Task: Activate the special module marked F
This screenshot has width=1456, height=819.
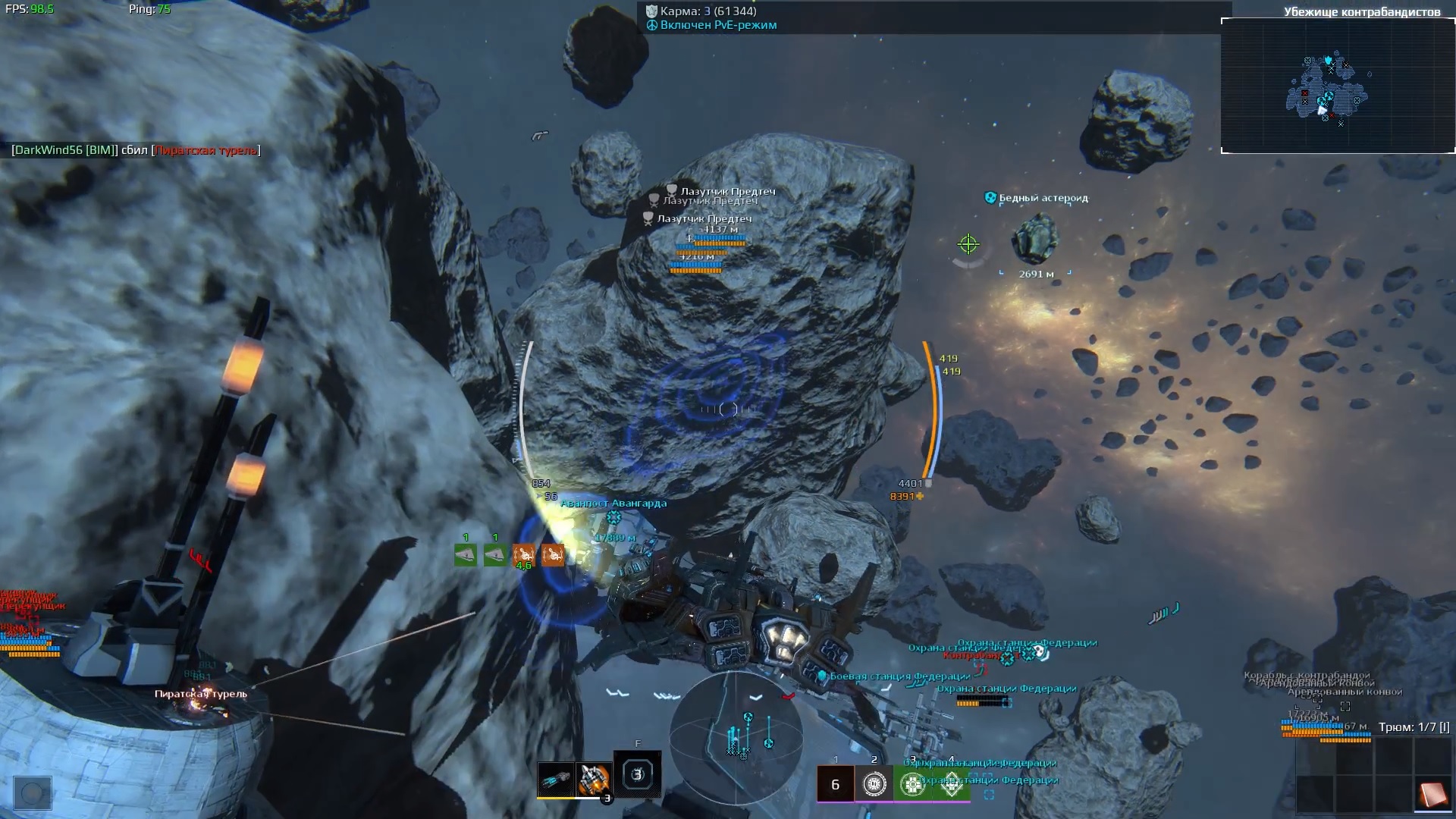Action: (637, 774)
